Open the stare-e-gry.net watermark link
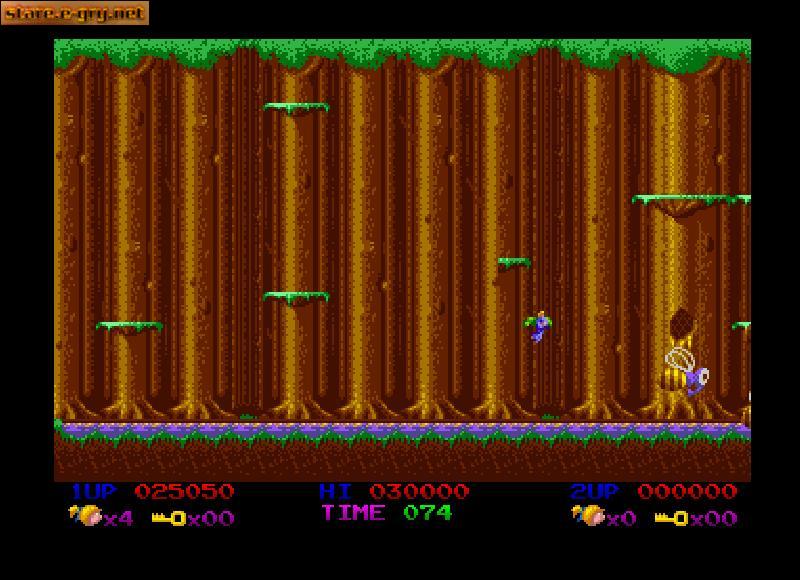This screenshot has height=580, width=800. coord(75,13)
